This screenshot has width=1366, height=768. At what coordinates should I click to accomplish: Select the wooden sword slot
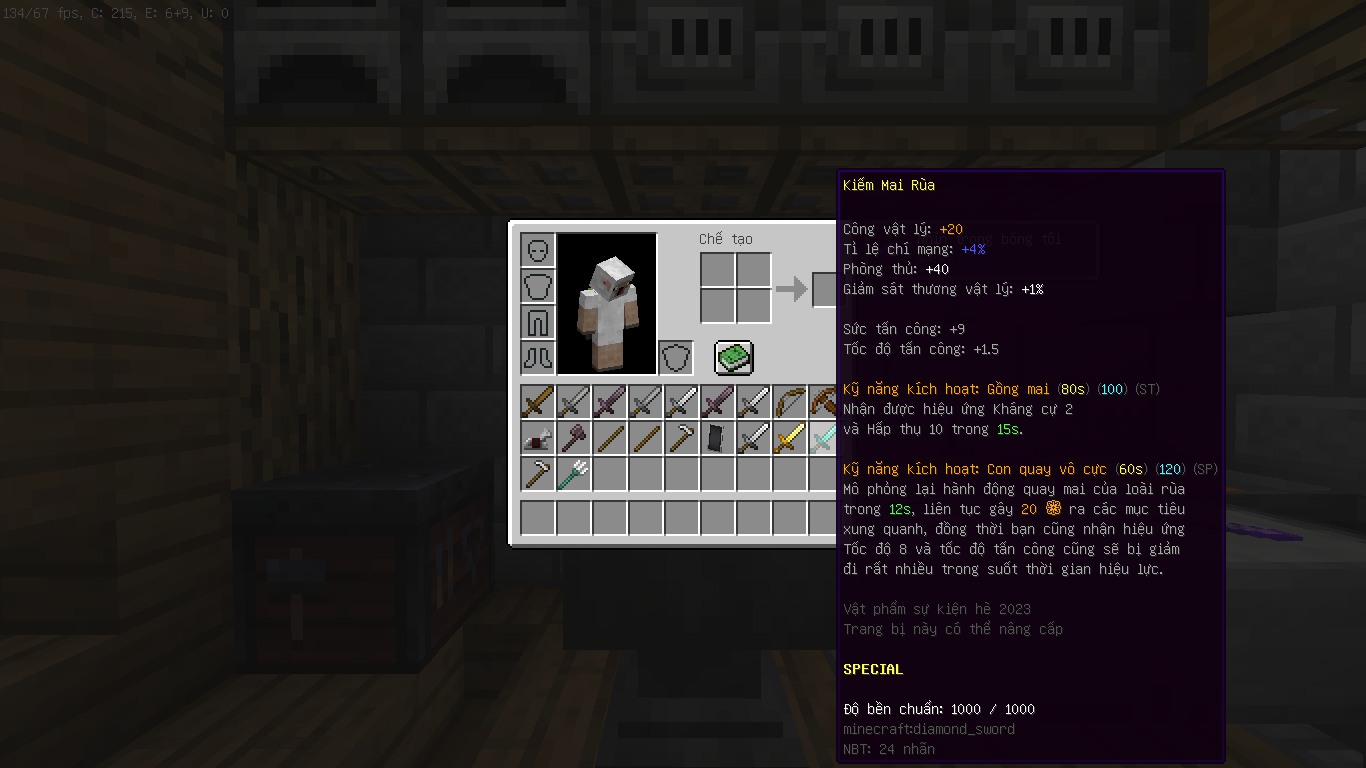point(538,402)
